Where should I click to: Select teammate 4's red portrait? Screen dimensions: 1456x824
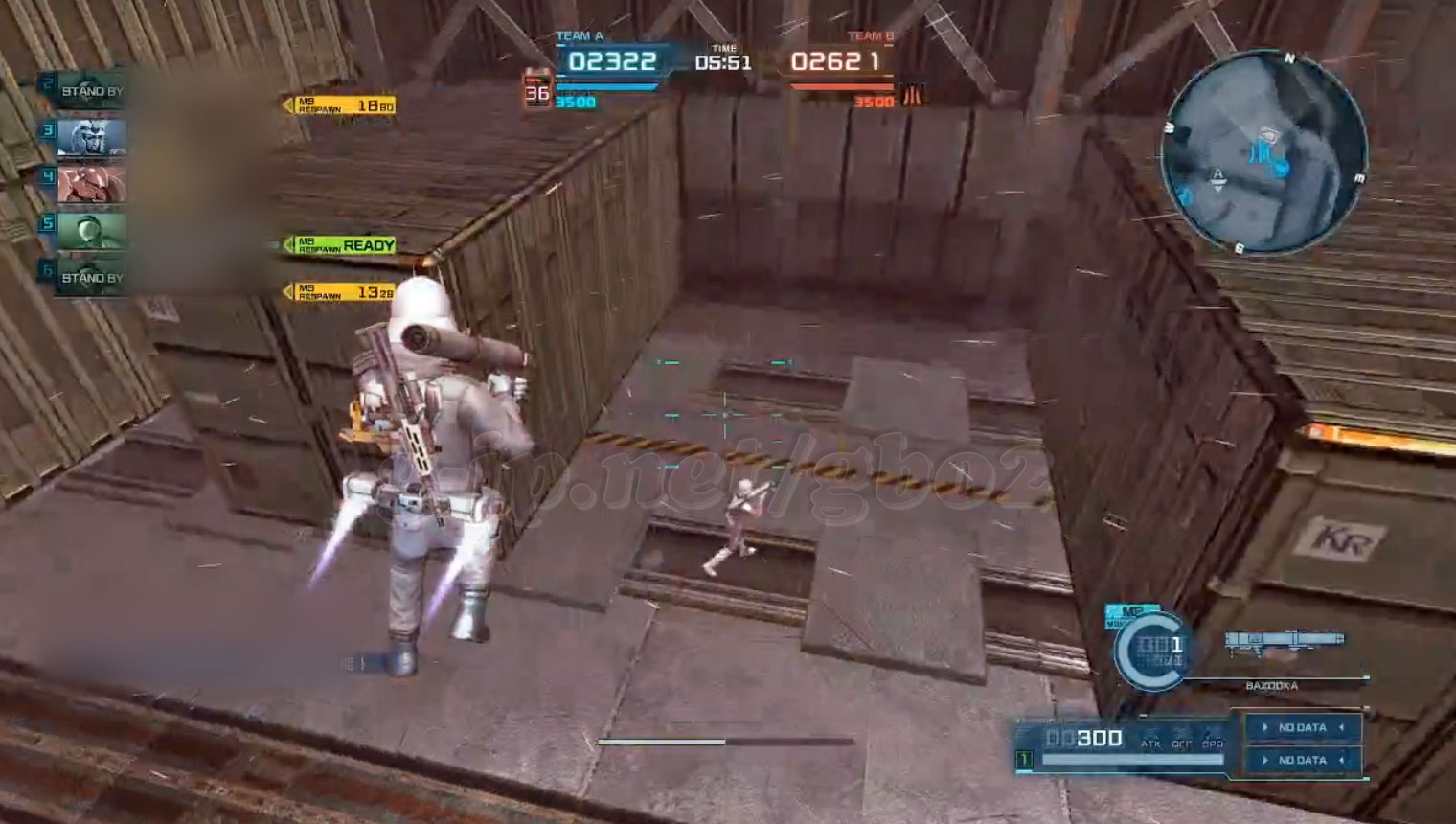[x=91, y=184]
